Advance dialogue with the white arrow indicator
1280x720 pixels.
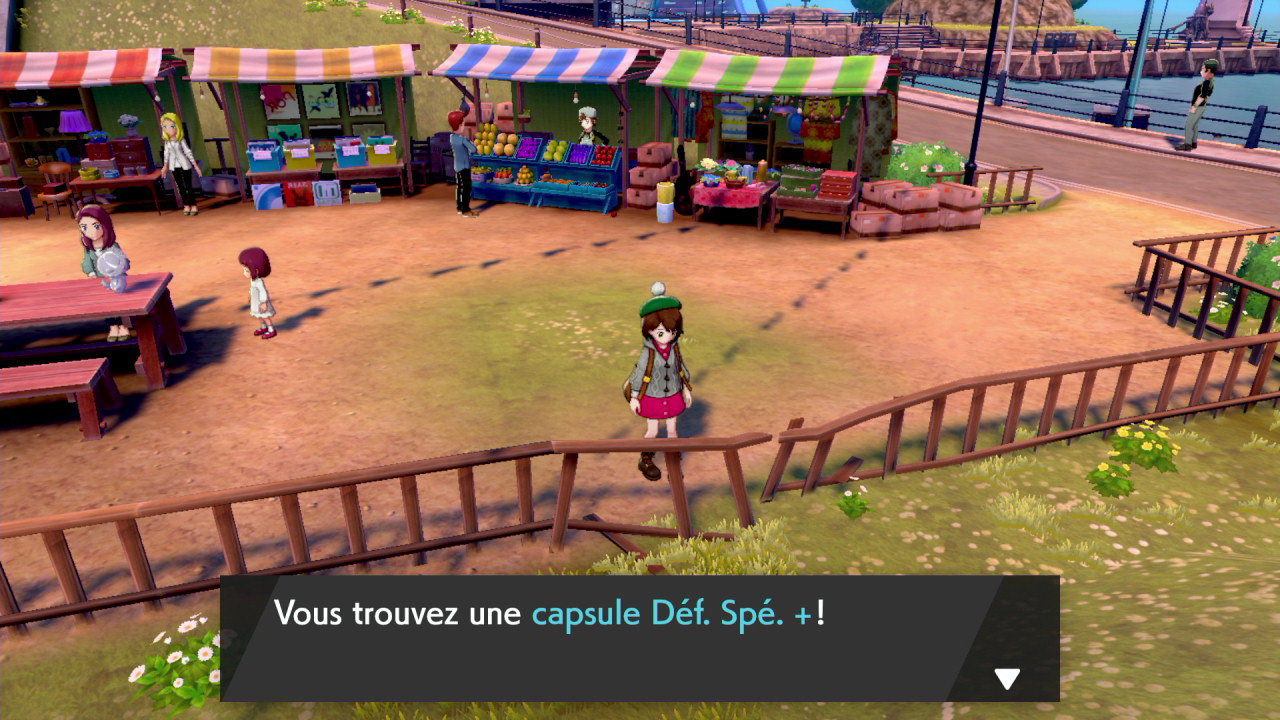pos(1006,679)
